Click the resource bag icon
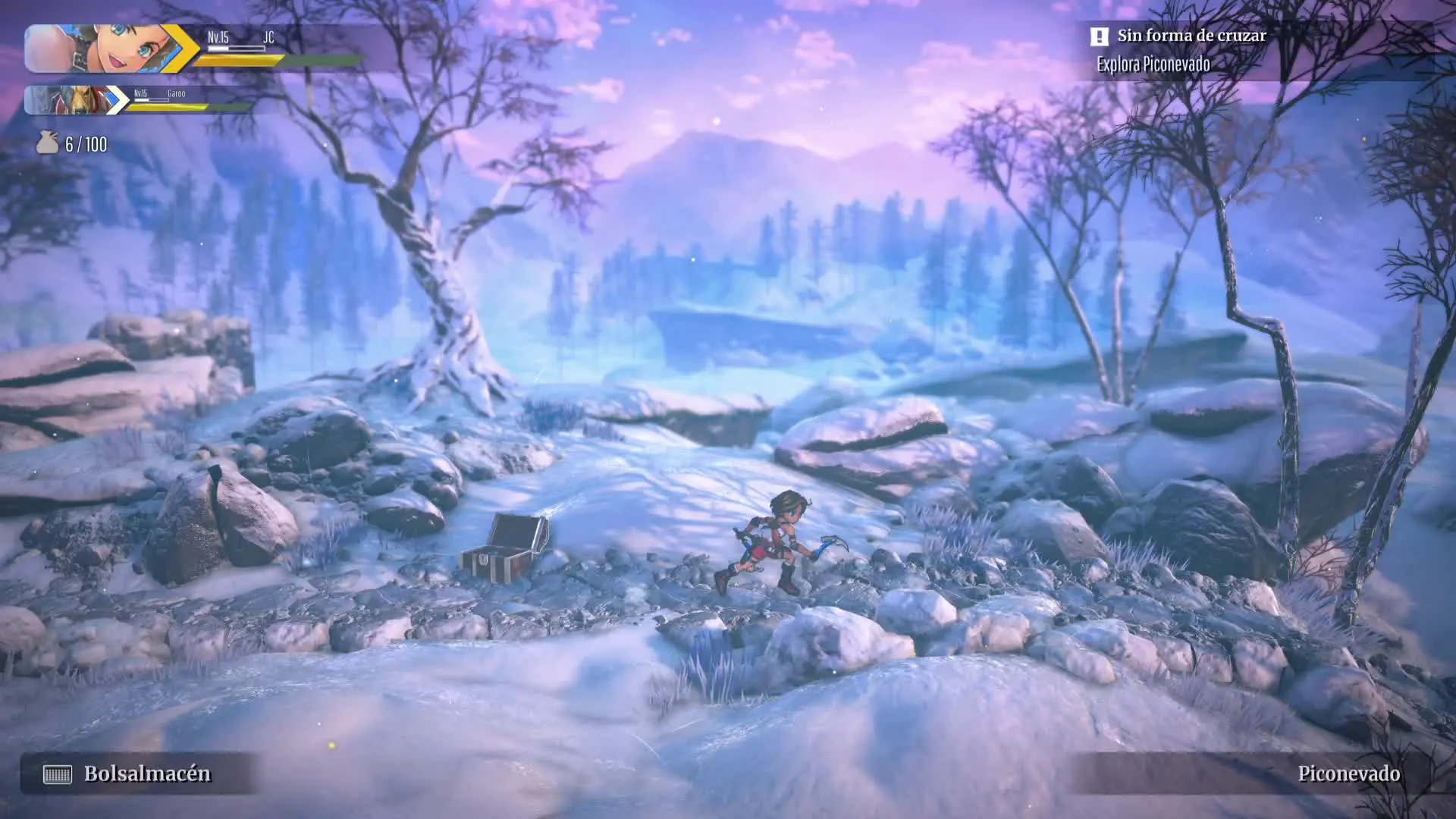 click(48, 143)
